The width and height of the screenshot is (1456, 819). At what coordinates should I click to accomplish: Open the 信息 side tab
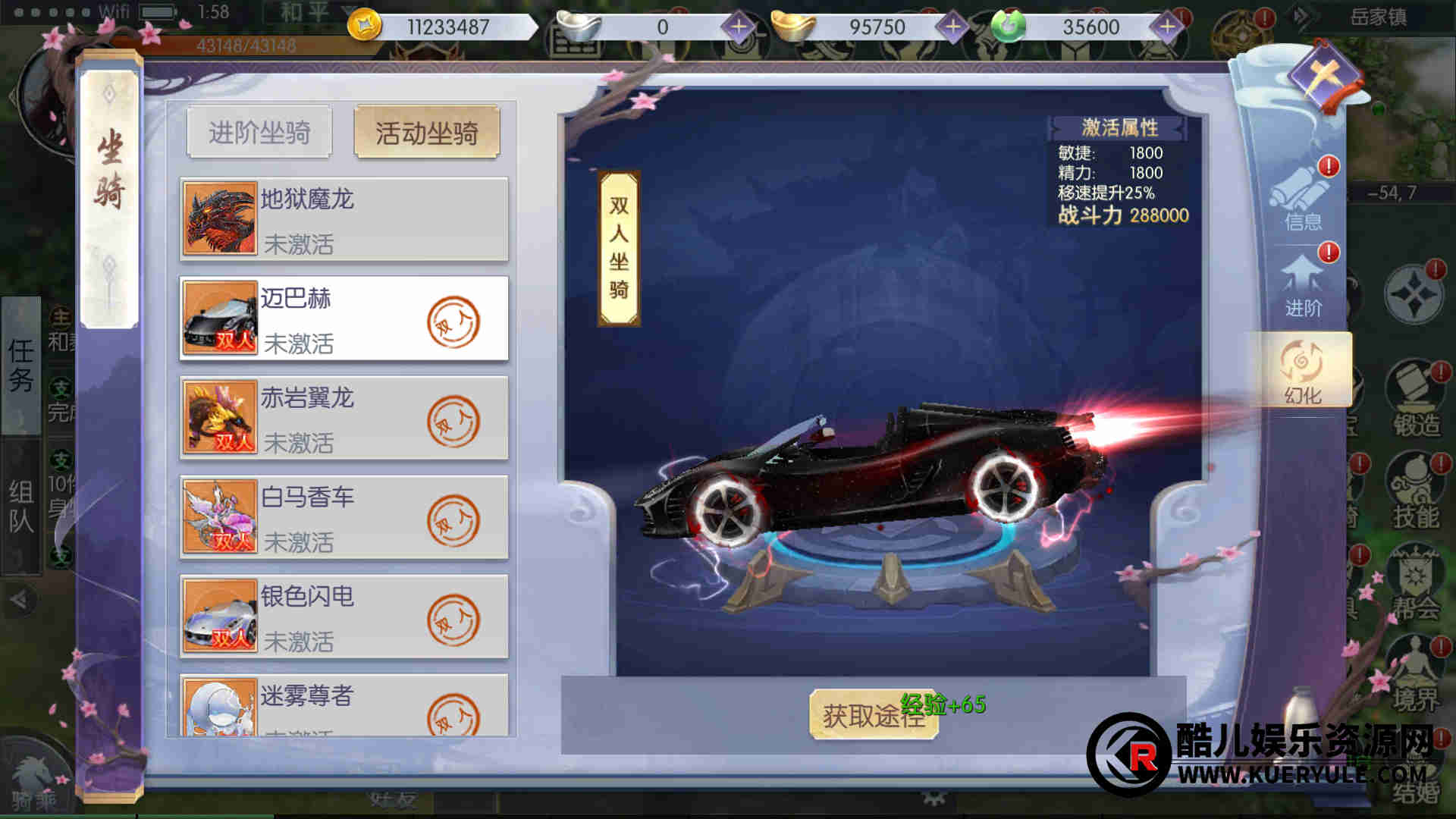pyautogui.click(x=1303, y=197)
